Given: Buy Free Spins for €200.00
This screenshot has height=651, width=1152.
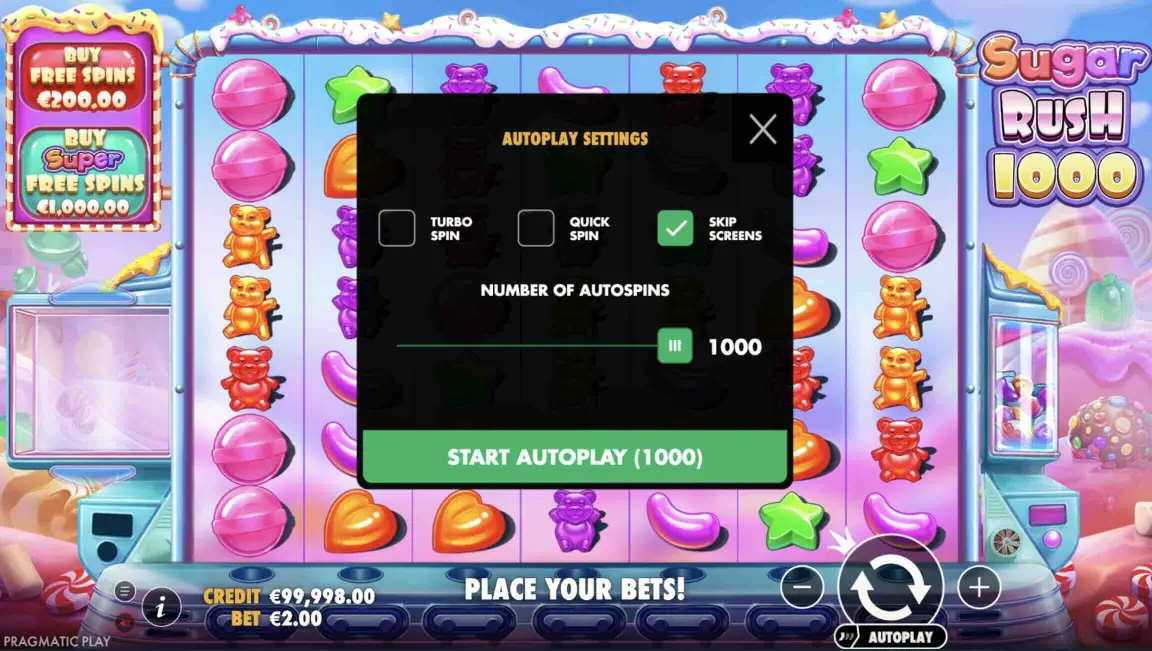Looking at the screenshot, I should coord(82,78).
